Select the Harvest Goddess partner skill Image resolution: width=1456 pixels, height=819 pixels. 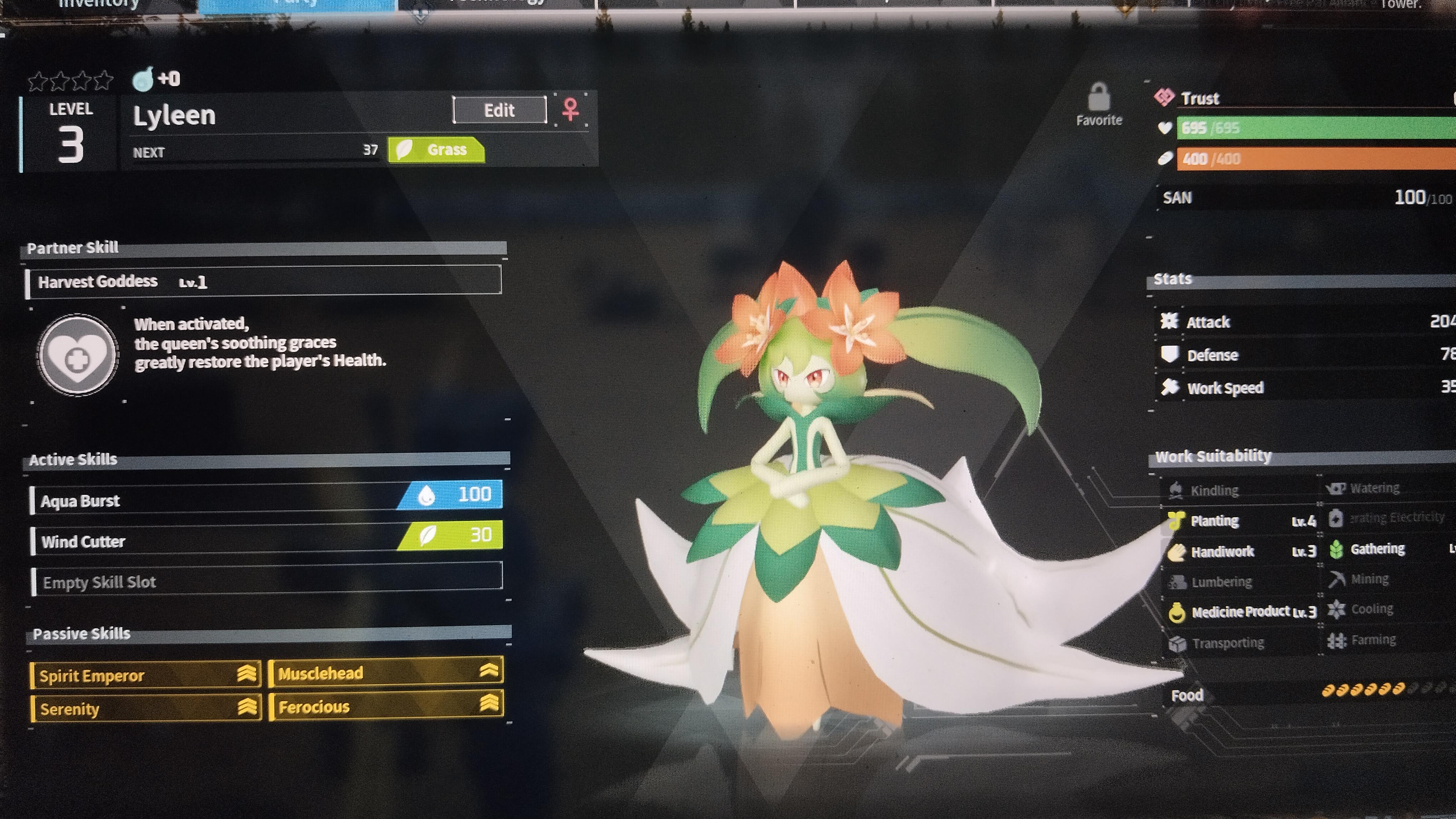[x=263, y=281]
